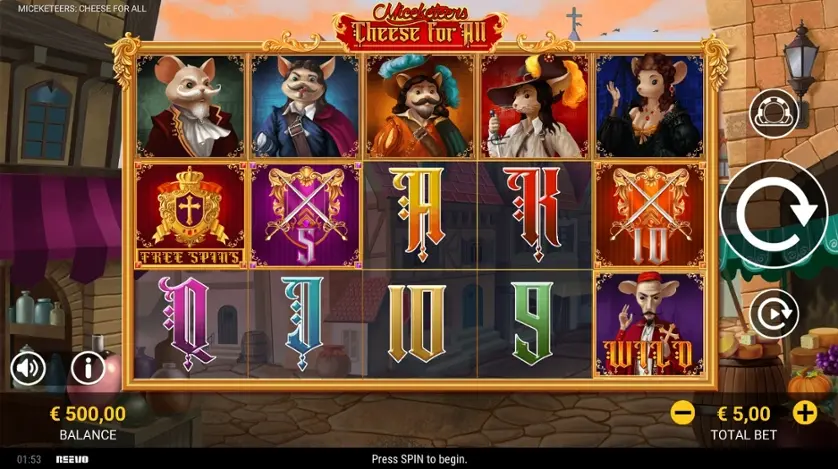Spin the reels with the large circular arrow
This screenshot has height=469, width=838.
click(x=773, y=214)
